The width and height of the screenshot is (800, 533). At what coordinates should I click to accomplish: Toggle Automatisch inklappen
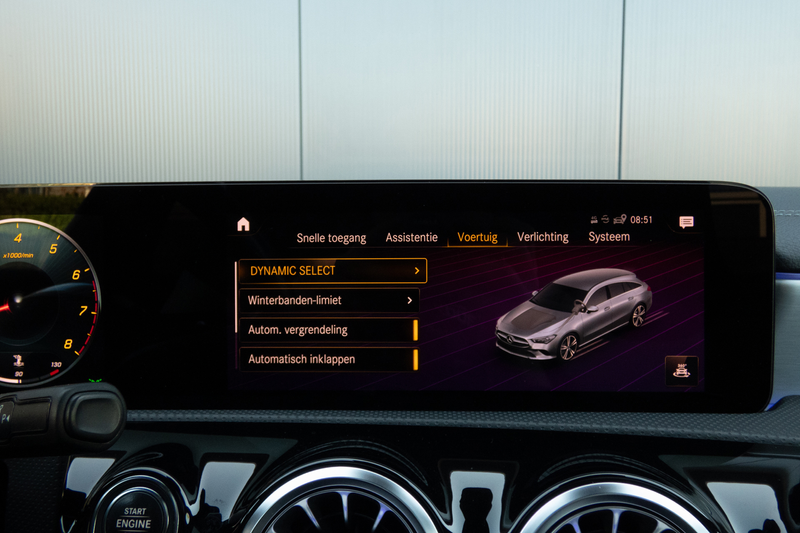(x=329, y=359)
